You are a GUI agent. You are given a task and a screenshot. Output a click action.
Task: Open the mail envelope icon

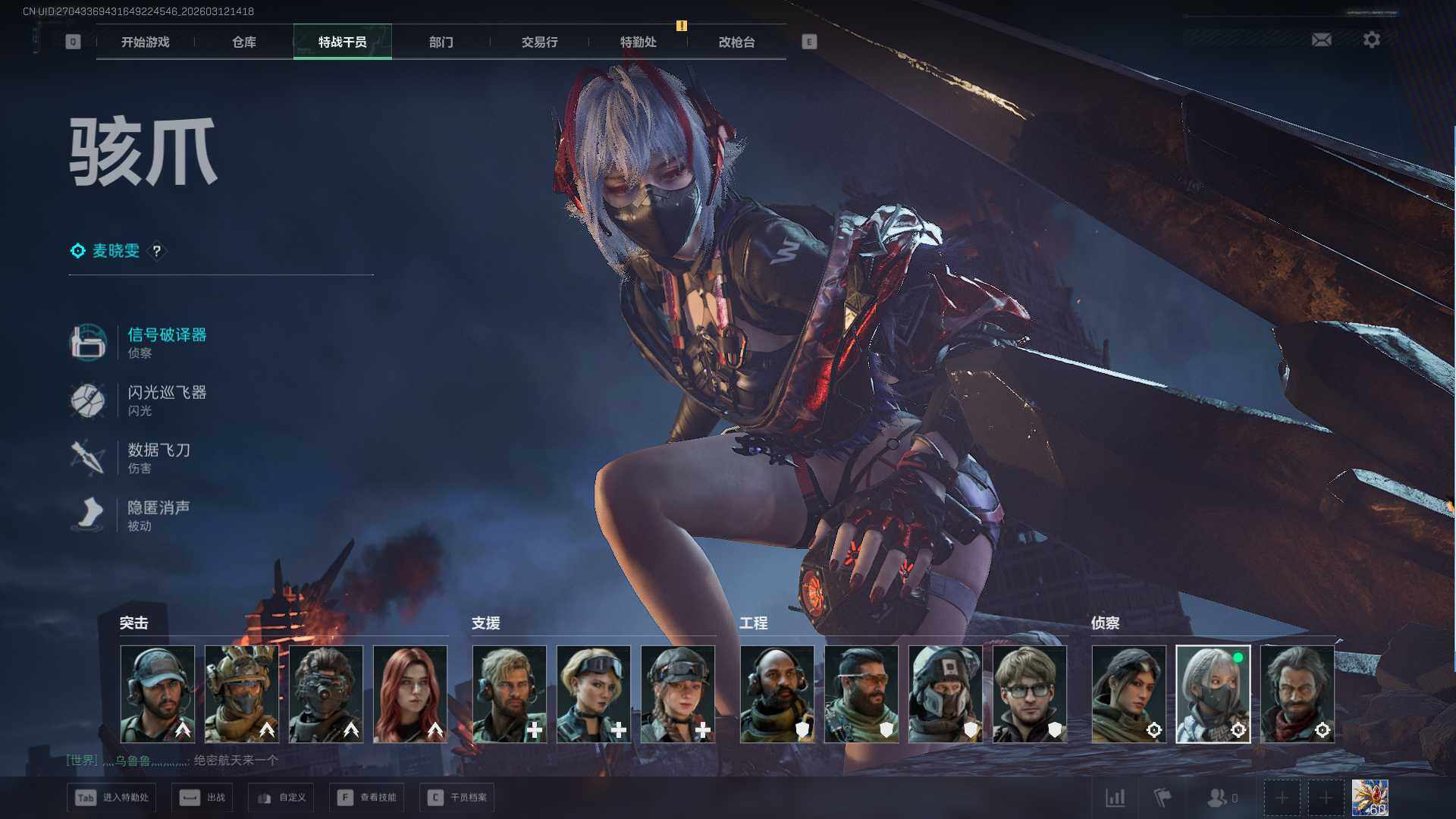(x=1321, y=39)
